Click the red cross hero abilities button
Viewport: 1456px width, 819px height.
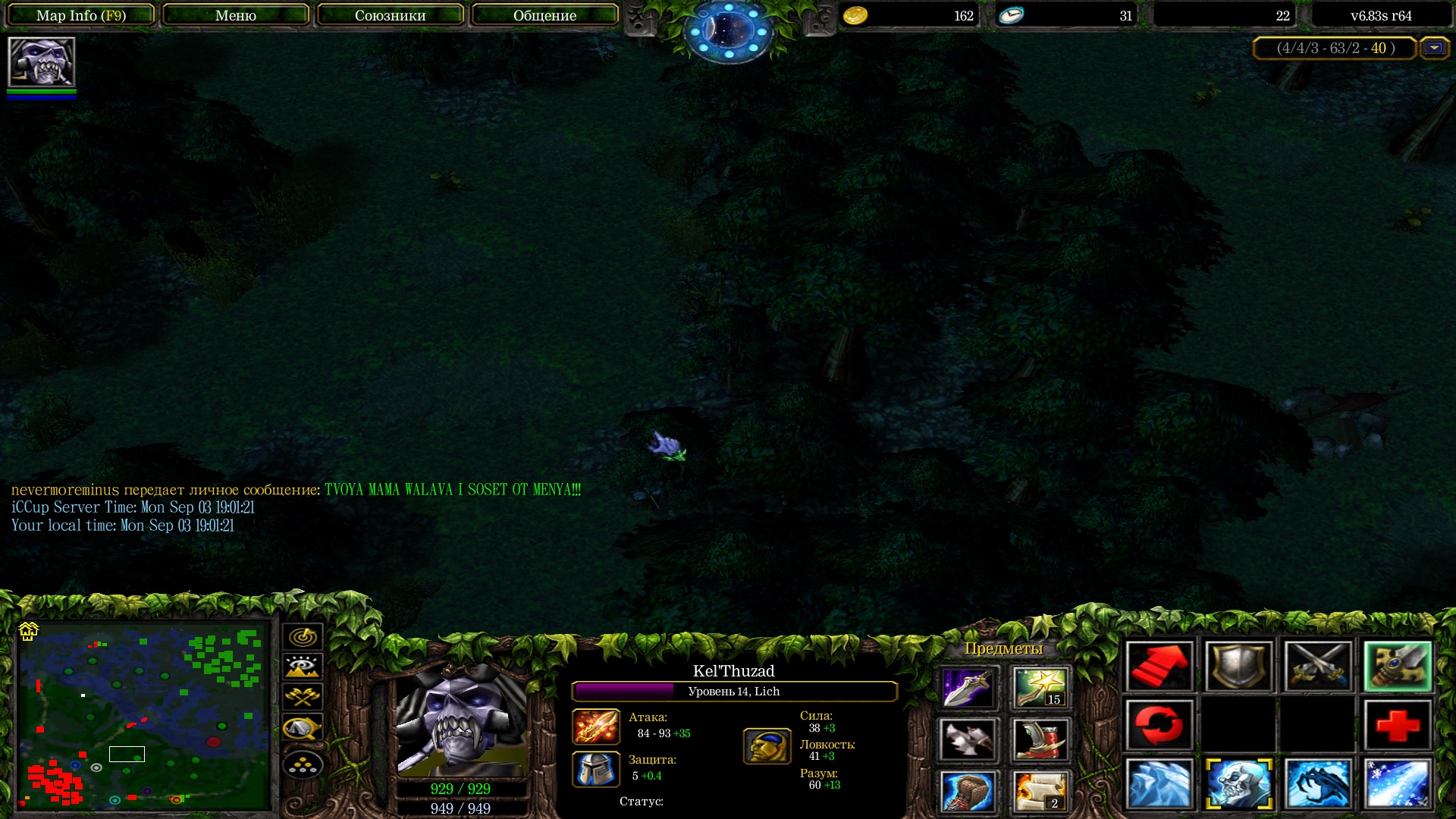pos(1398,726)
